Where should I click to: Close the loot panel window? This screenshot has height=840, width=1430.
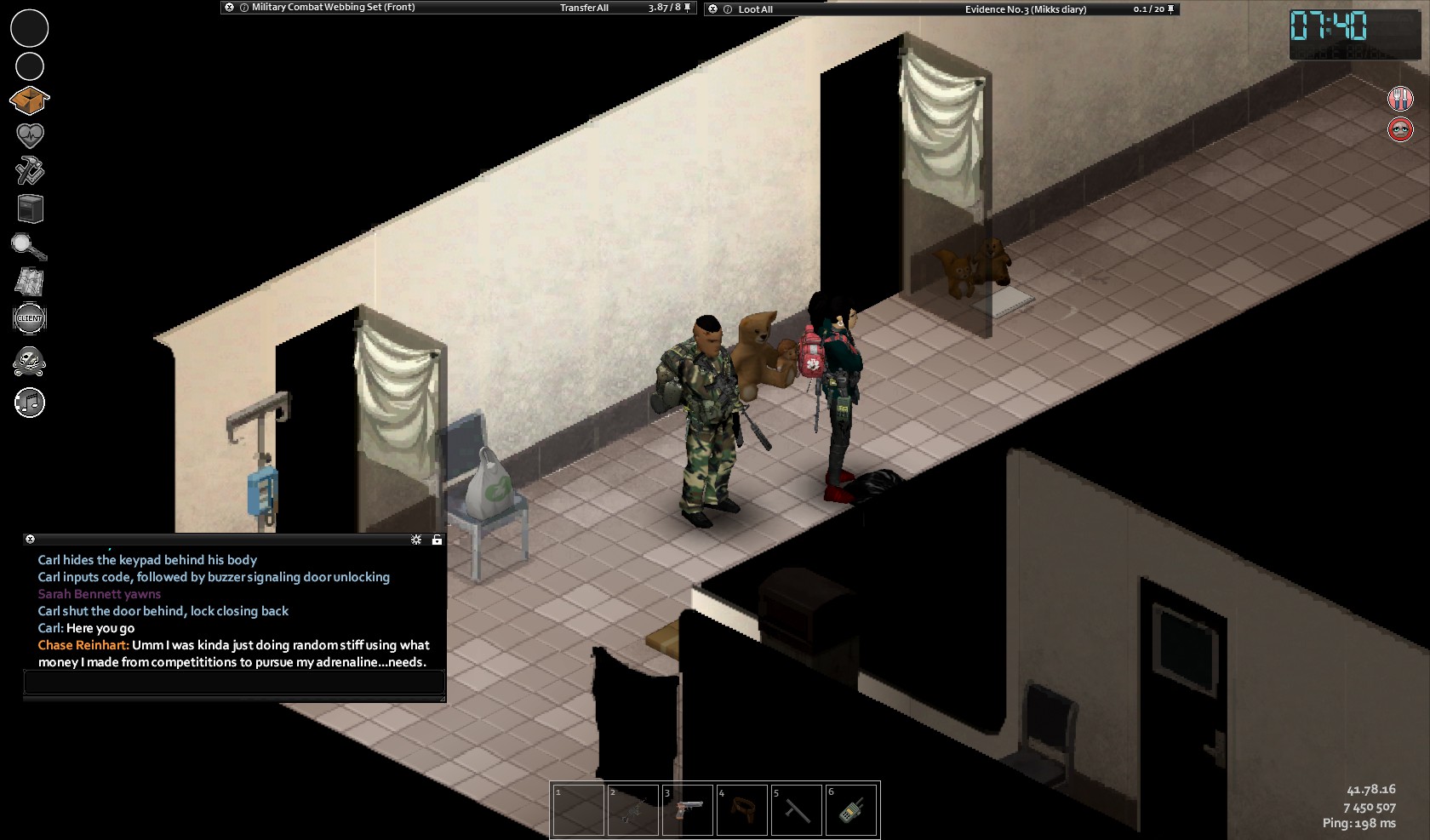tap(713, 9)
